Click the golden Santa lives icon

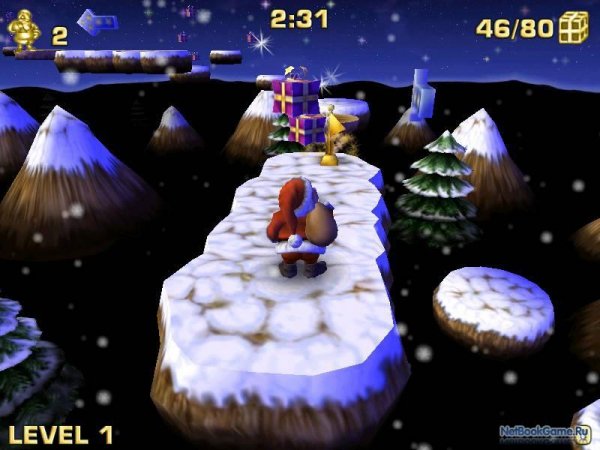(x=23, y=32)
